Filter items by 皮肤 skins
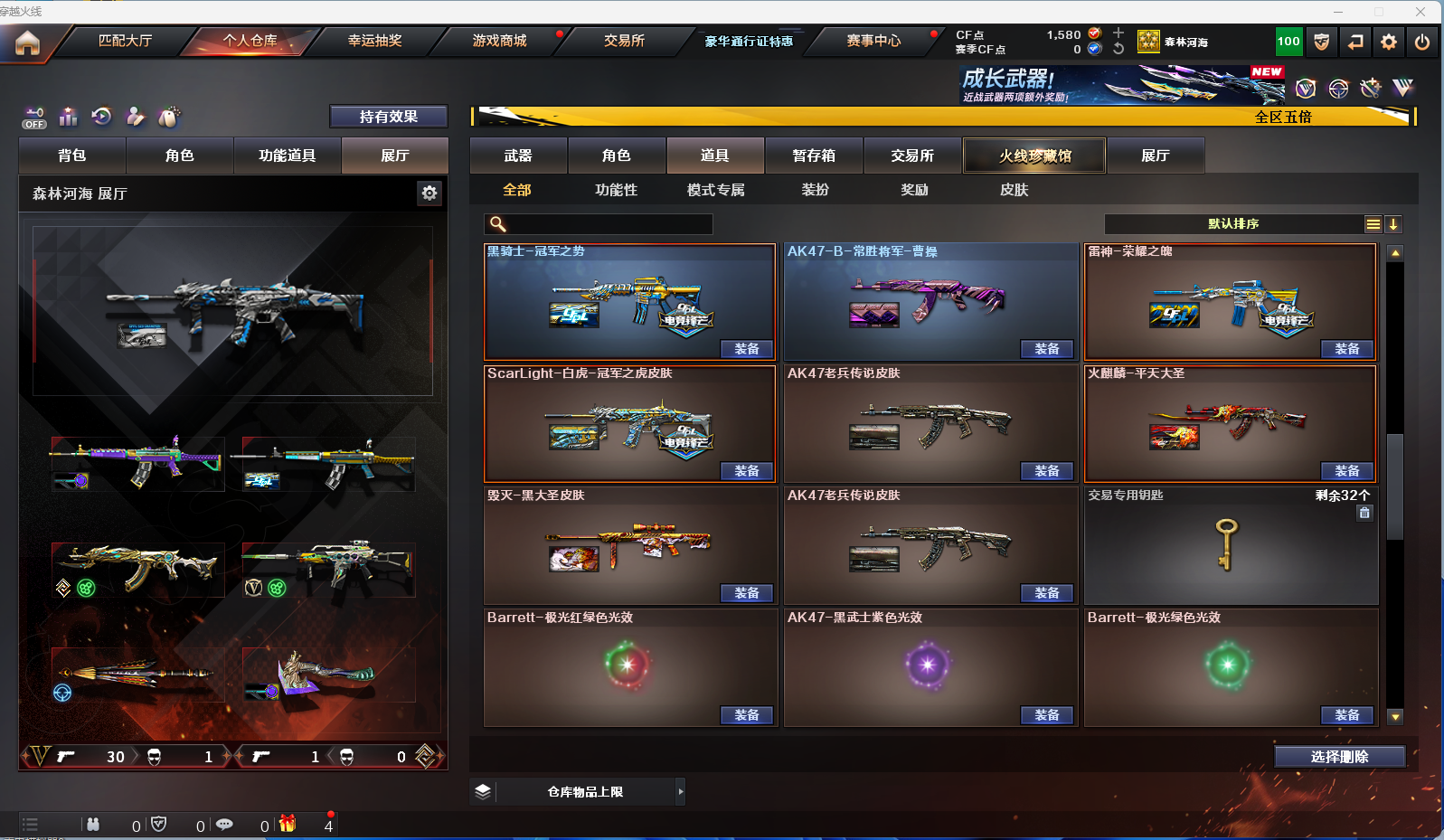Image resolution: width=1444 pixels, height=840 pixels. (x=1014, y=190)
